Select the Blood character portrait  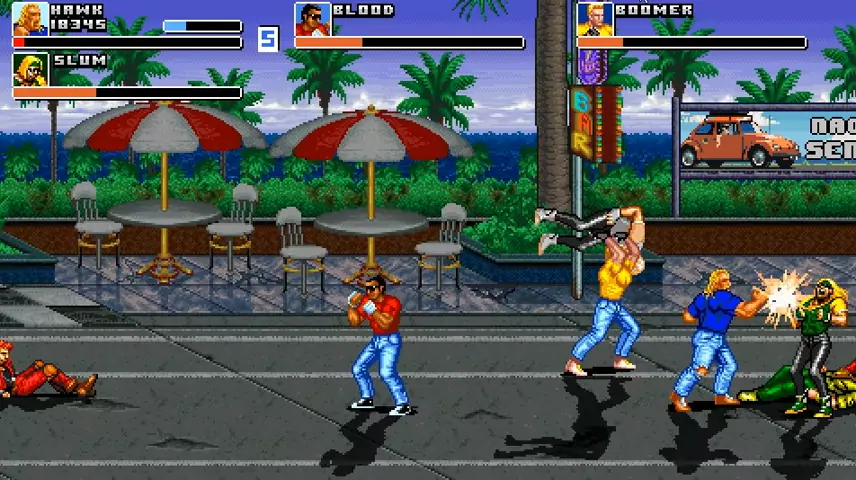312,19
